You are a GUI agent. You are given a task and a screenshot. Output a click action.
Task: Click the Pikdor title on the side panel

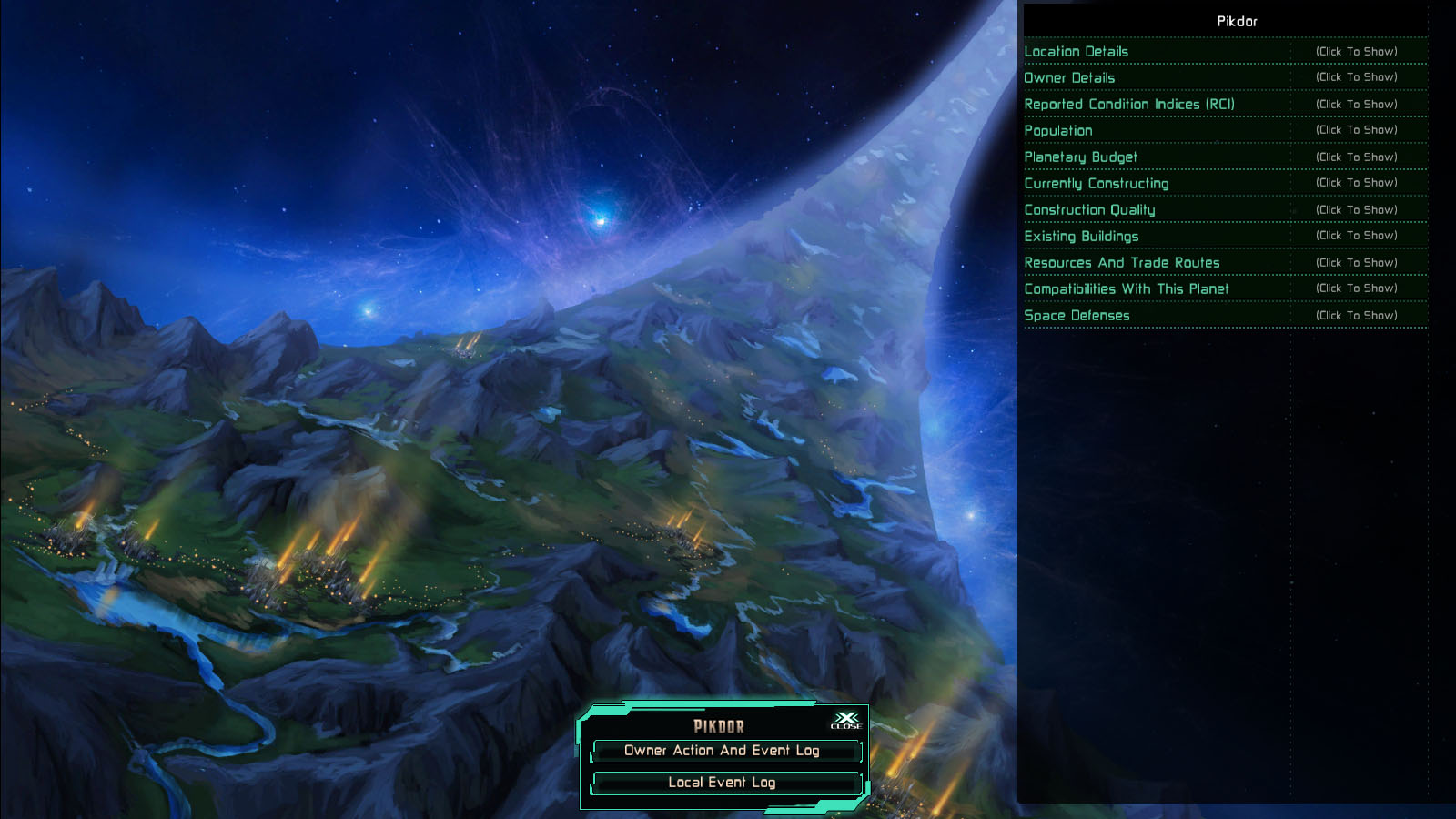click(1236, 20)
